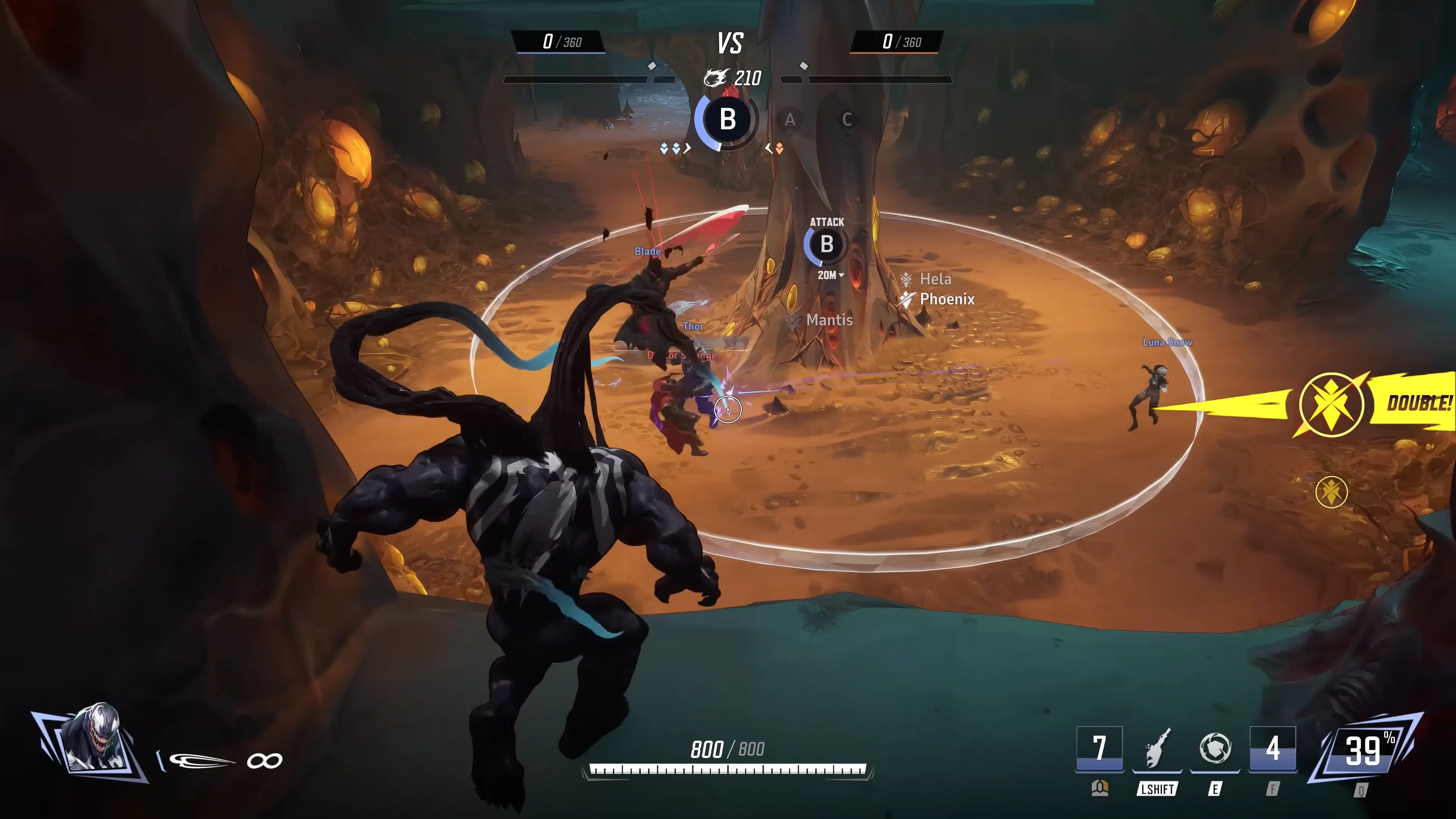Activate the LSHIFT symbiote swing ability

1156,749
